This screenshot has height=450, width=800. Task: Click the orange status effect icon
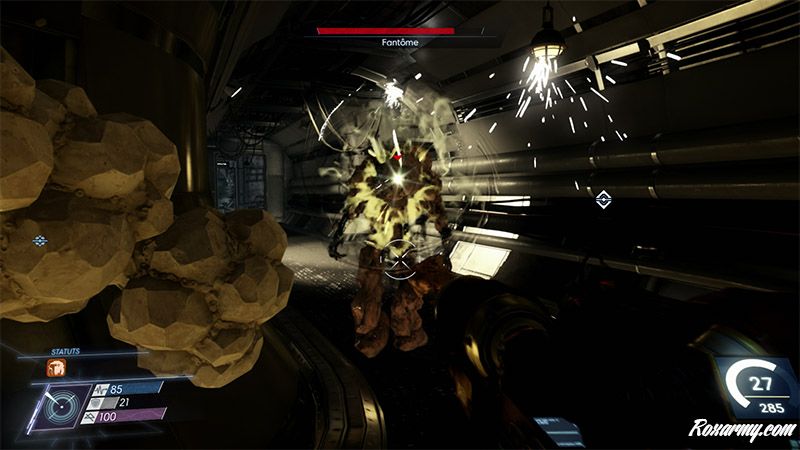click(56, 367)
